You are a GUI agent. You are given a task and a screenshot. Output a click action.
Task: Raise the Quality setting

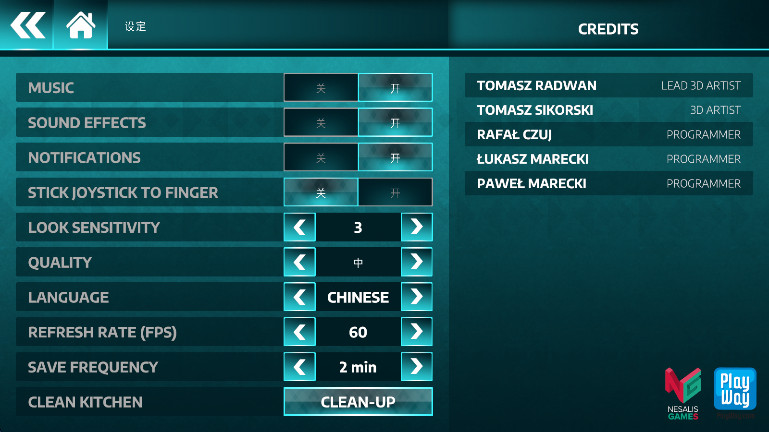pyautogui.click(x=417, y=262)
